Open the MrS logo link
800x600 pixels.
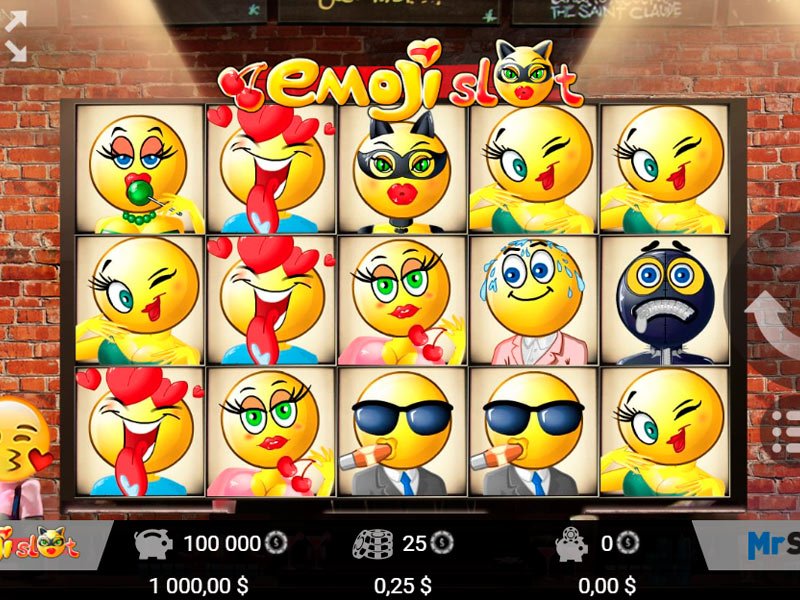click(772, 545)
